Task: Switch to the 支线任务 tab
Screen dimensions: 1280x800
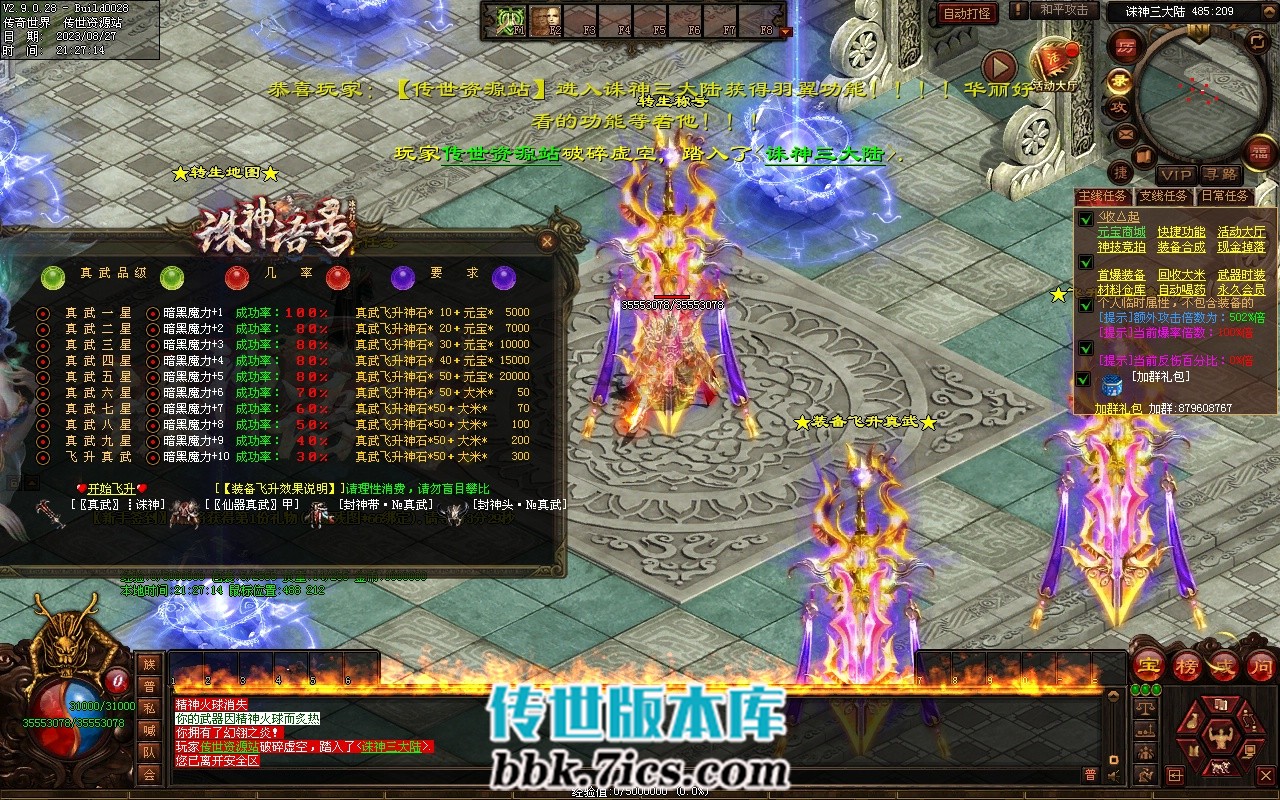Action: (1164, 196)
